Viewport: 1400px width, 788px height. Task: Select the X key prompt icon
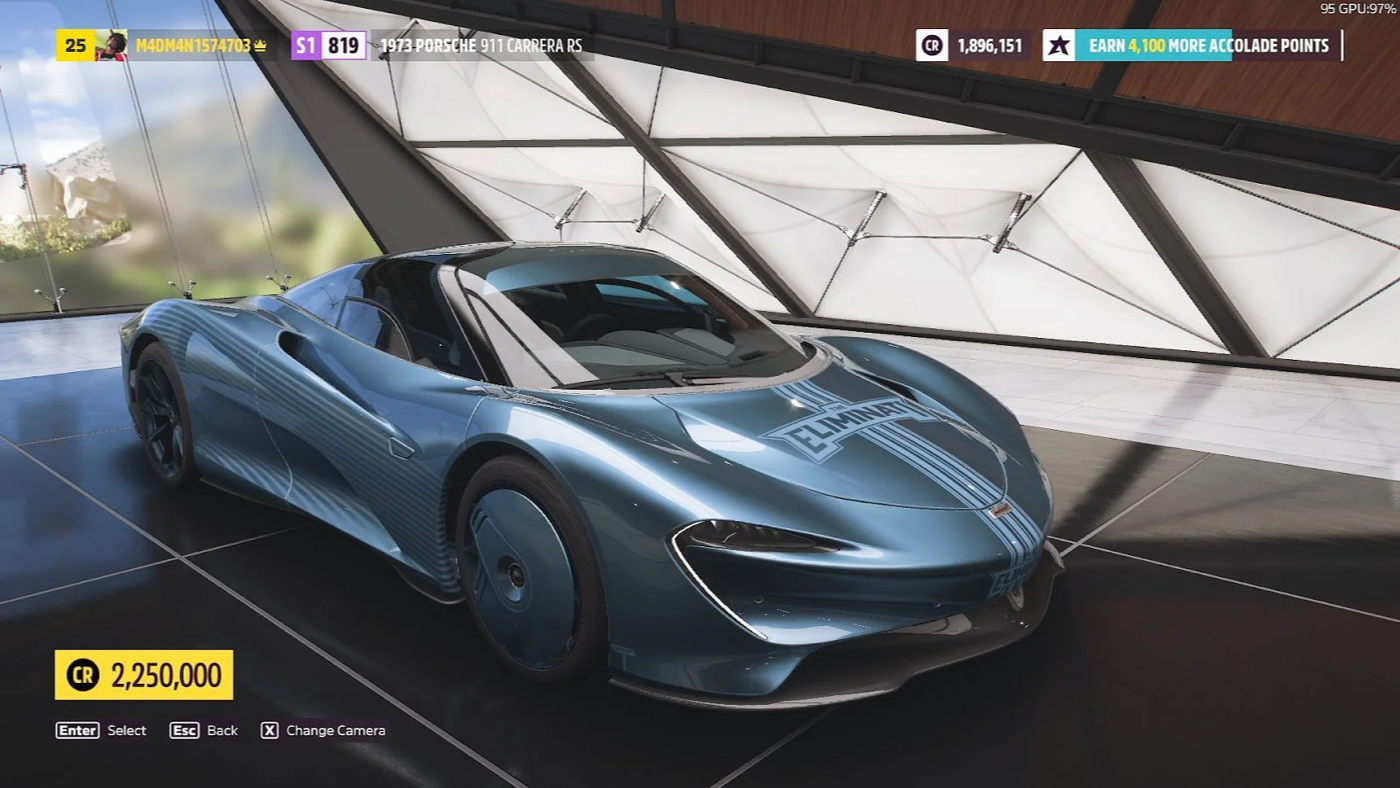point(268,730)
